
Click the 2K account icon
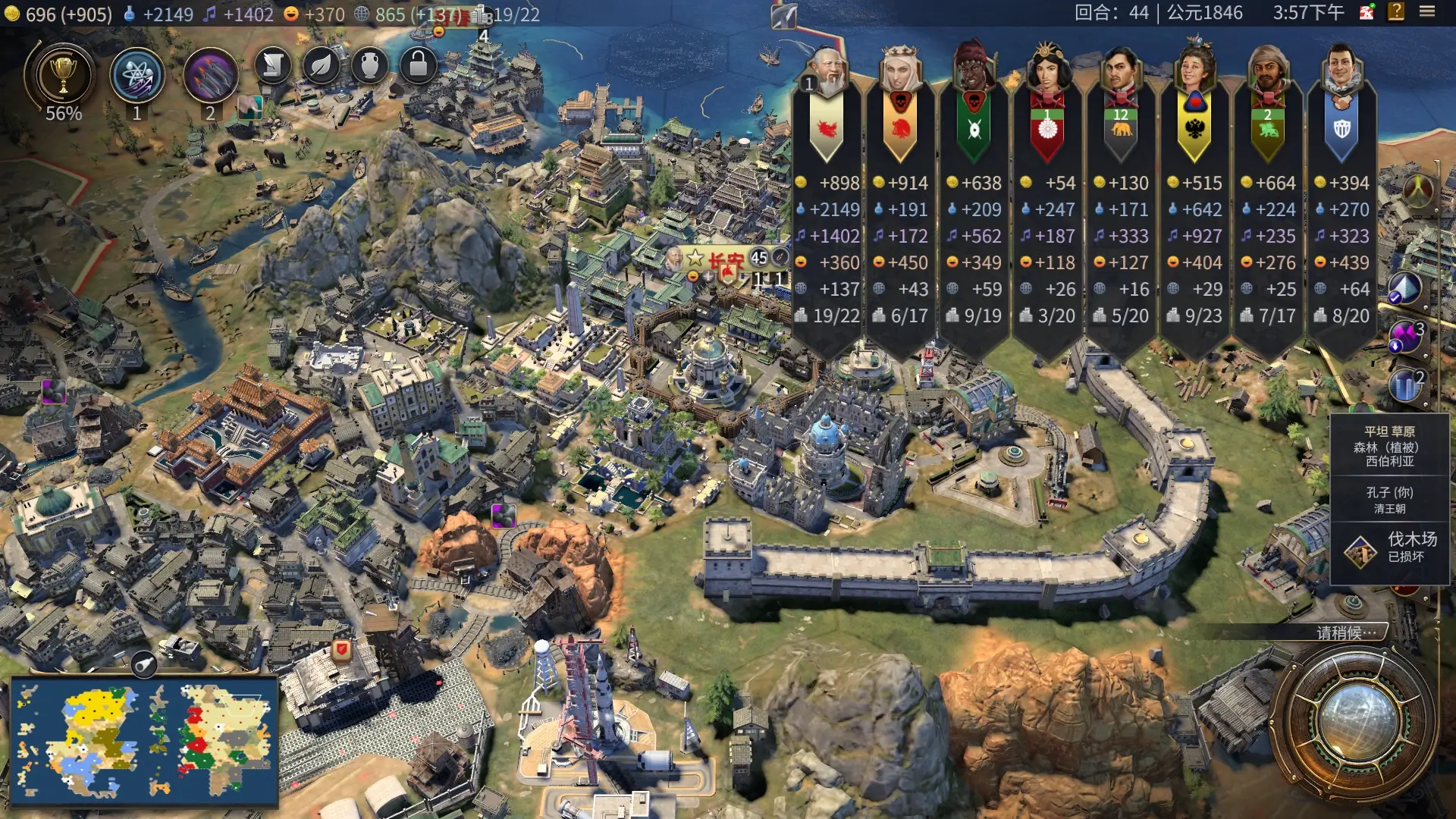(1367, 12)
